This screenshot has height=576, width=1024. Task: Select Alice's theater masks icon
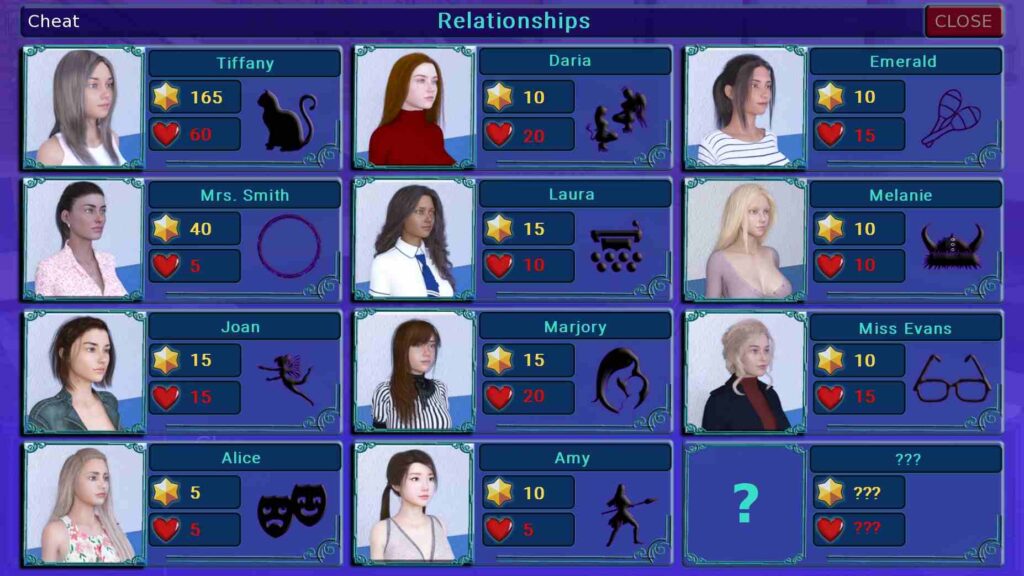click(291, 508)
